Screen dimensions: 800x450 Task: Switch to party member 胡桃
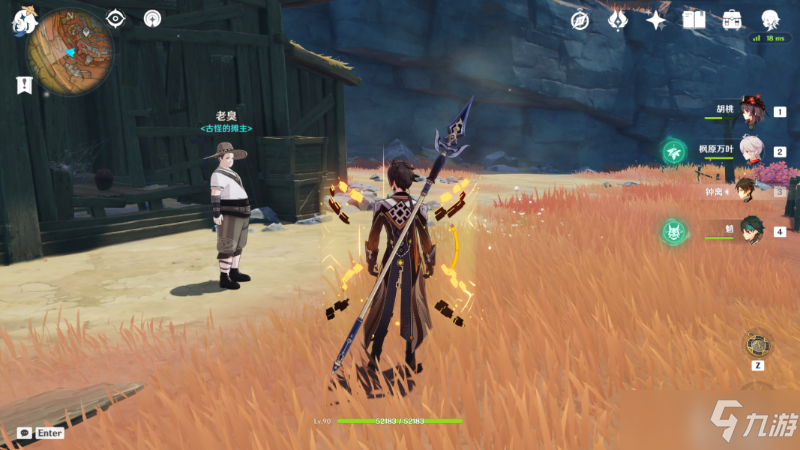[750, 115]
